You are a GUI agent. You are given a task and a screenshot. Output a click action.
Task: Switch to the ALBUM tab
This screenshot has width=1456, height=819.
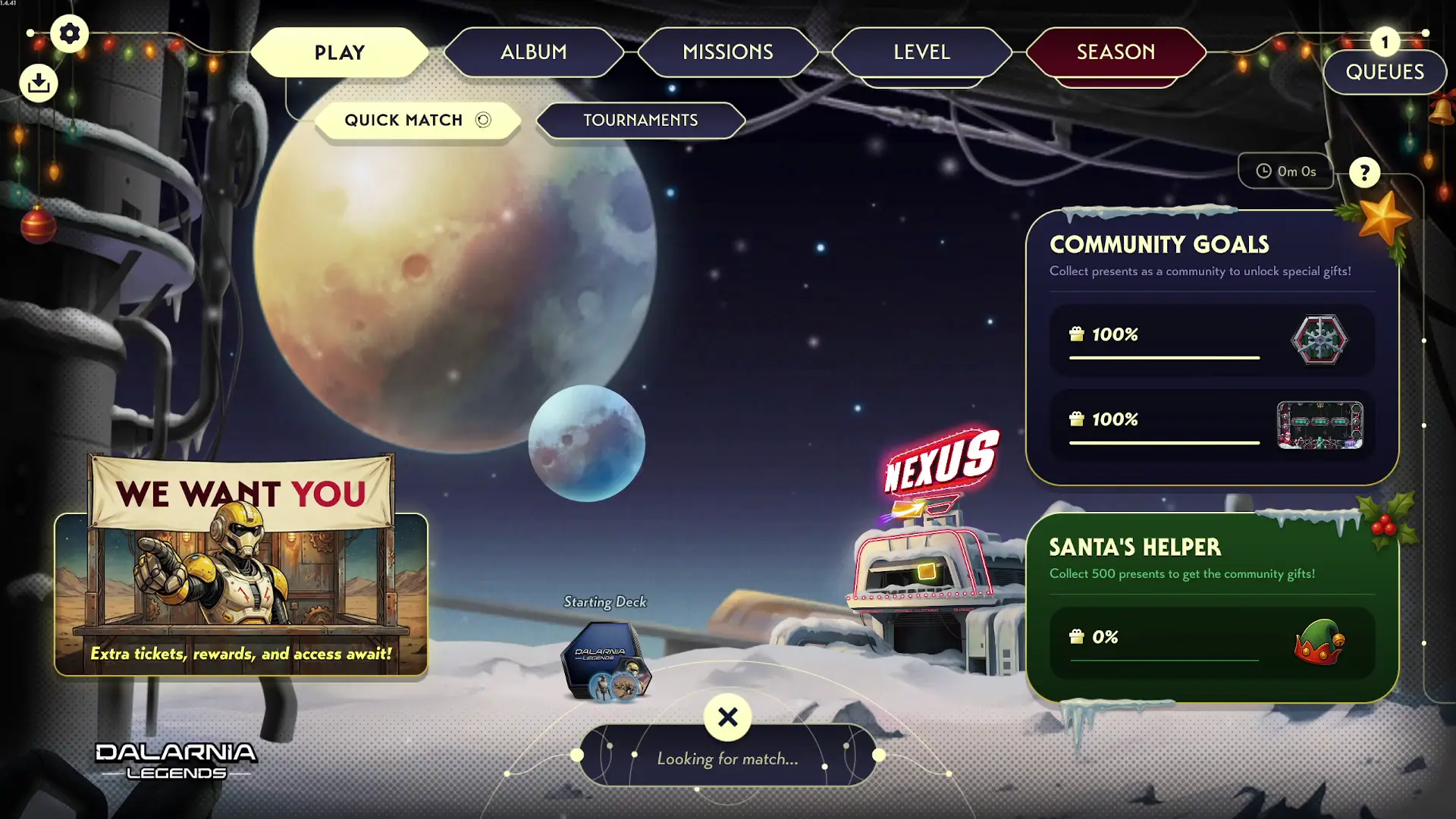(533, 52)
